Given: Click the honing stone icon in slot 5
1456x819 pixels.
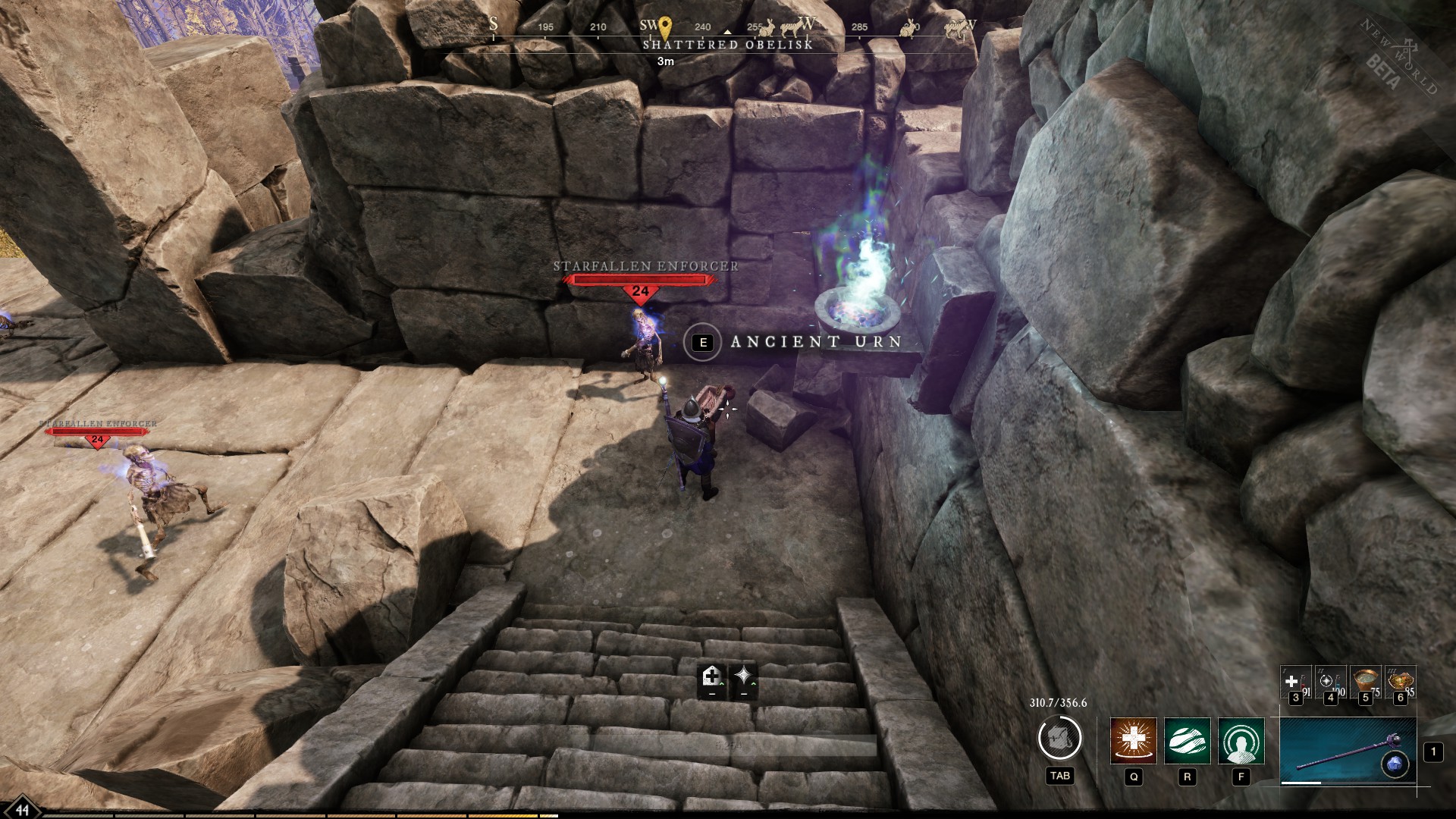Looking at the screenshot, I should [1365, 679].
